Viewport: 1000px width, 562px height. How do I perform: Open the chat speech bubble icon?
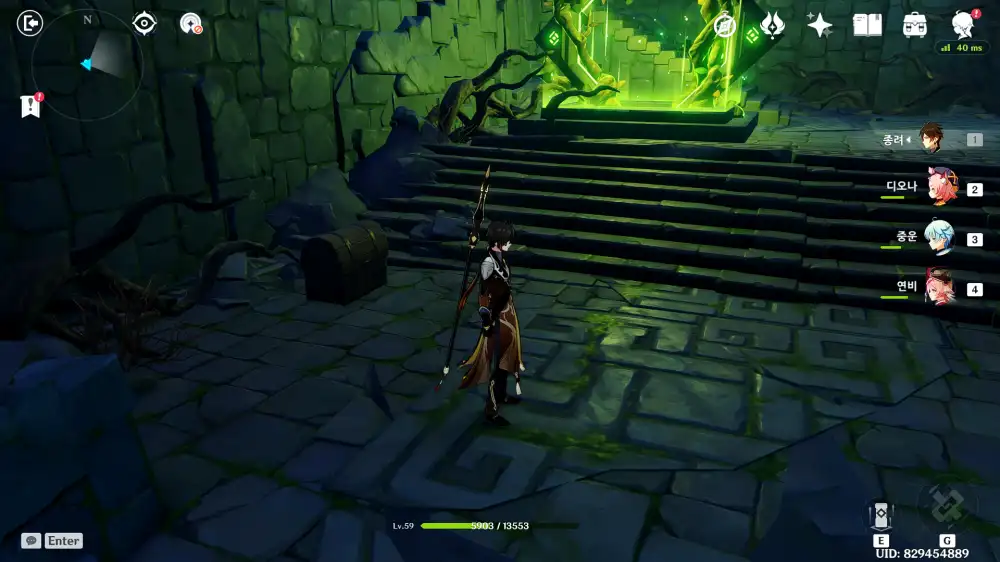pos(32,540)
